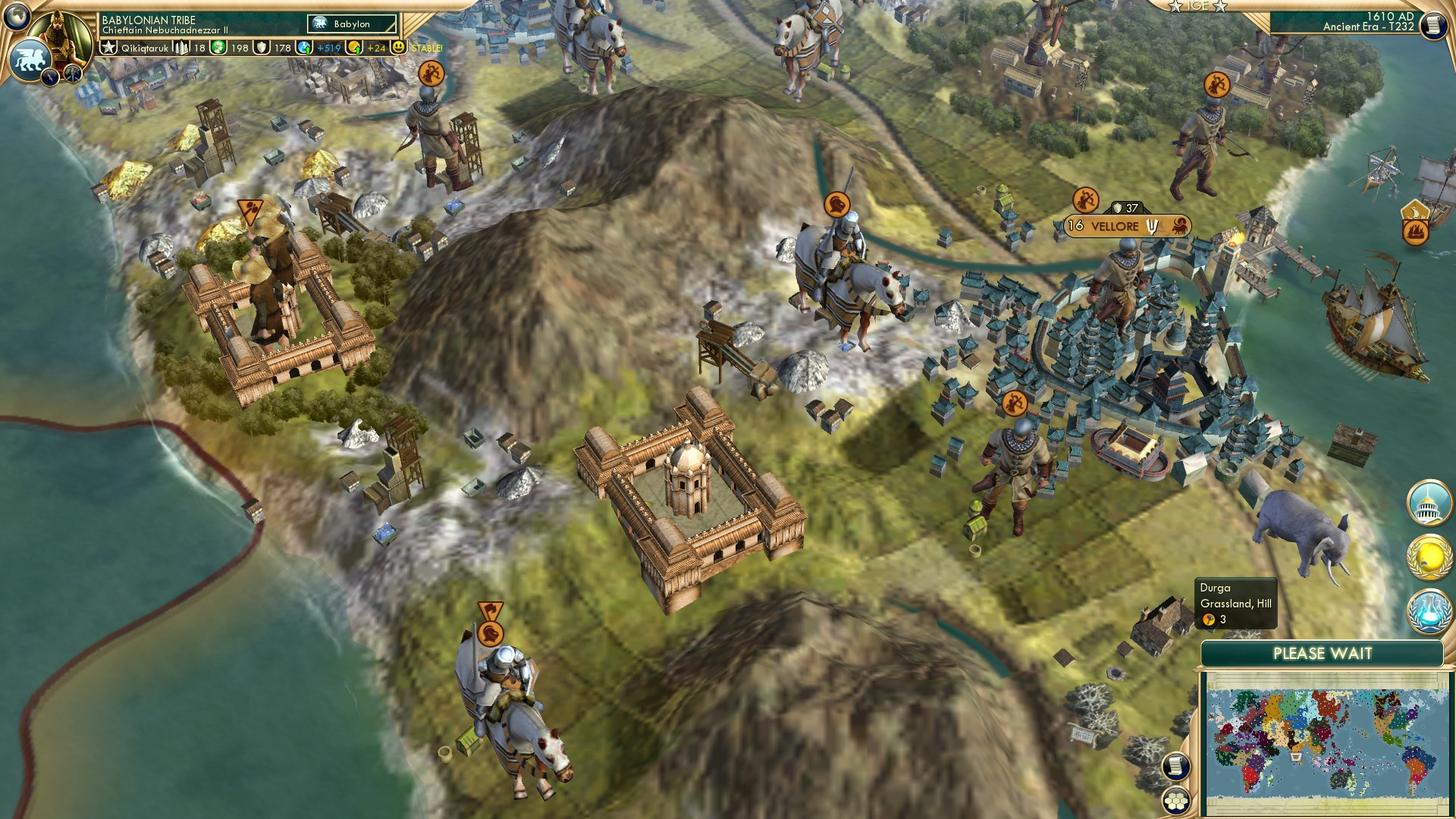The height and width of the screenshot is (819, 1456).
Task: Open the IGE in-game editor
Action: pos(1198,6)
